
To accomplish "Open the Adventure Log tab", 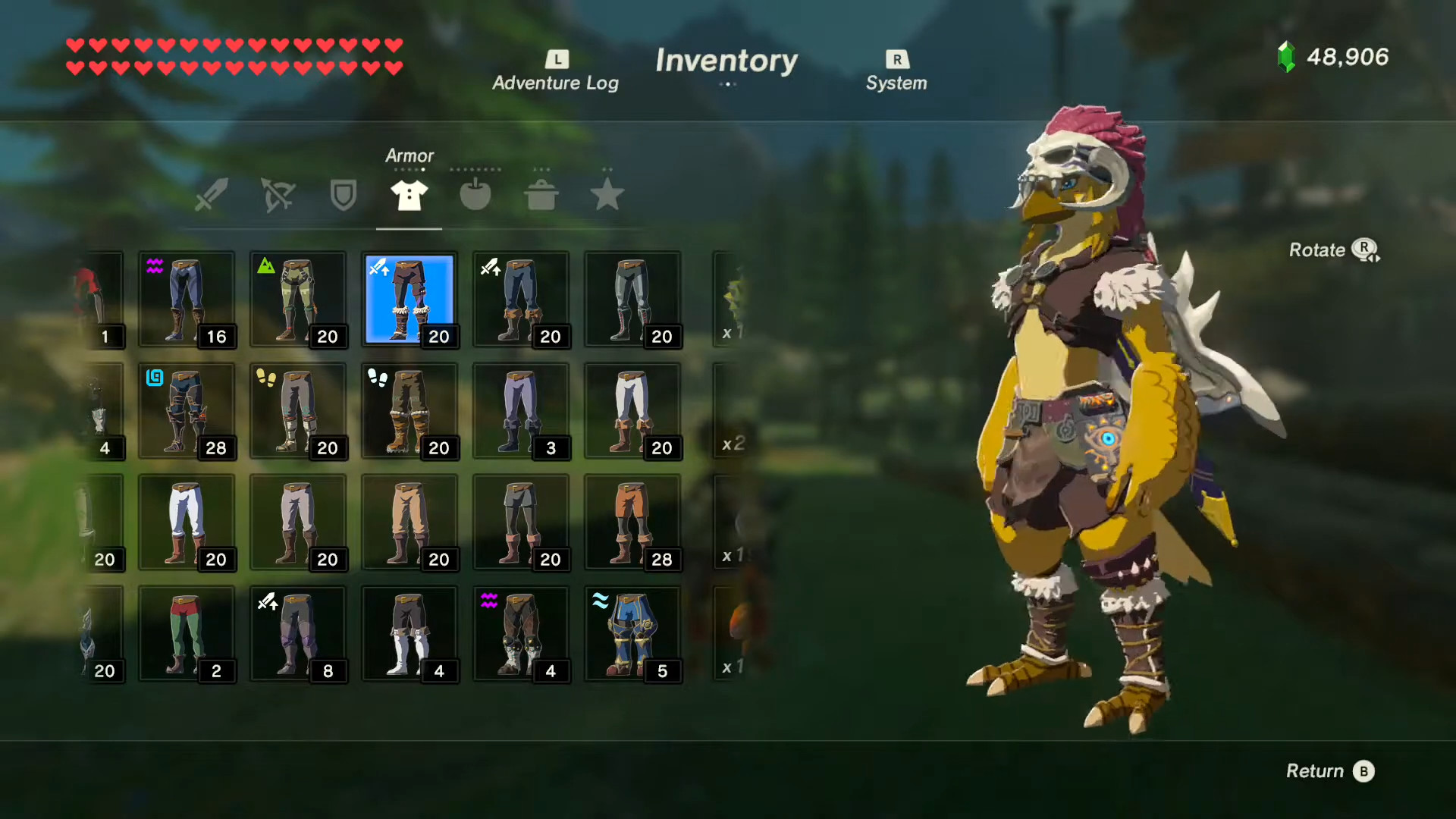I will click(556, 68).
